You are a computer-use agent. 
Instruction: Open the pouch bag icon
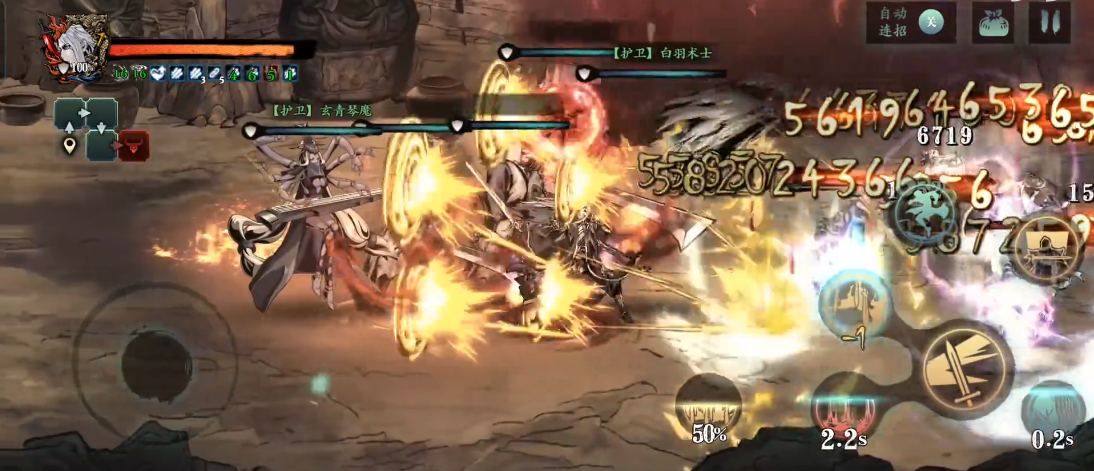coord(992,22)
